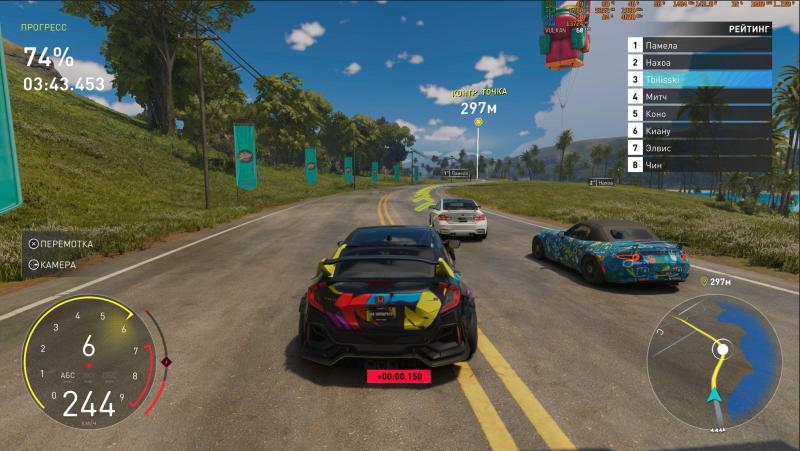Select Киану in the ranking list
Screen dimensions: 800x451
click(700, 130)
